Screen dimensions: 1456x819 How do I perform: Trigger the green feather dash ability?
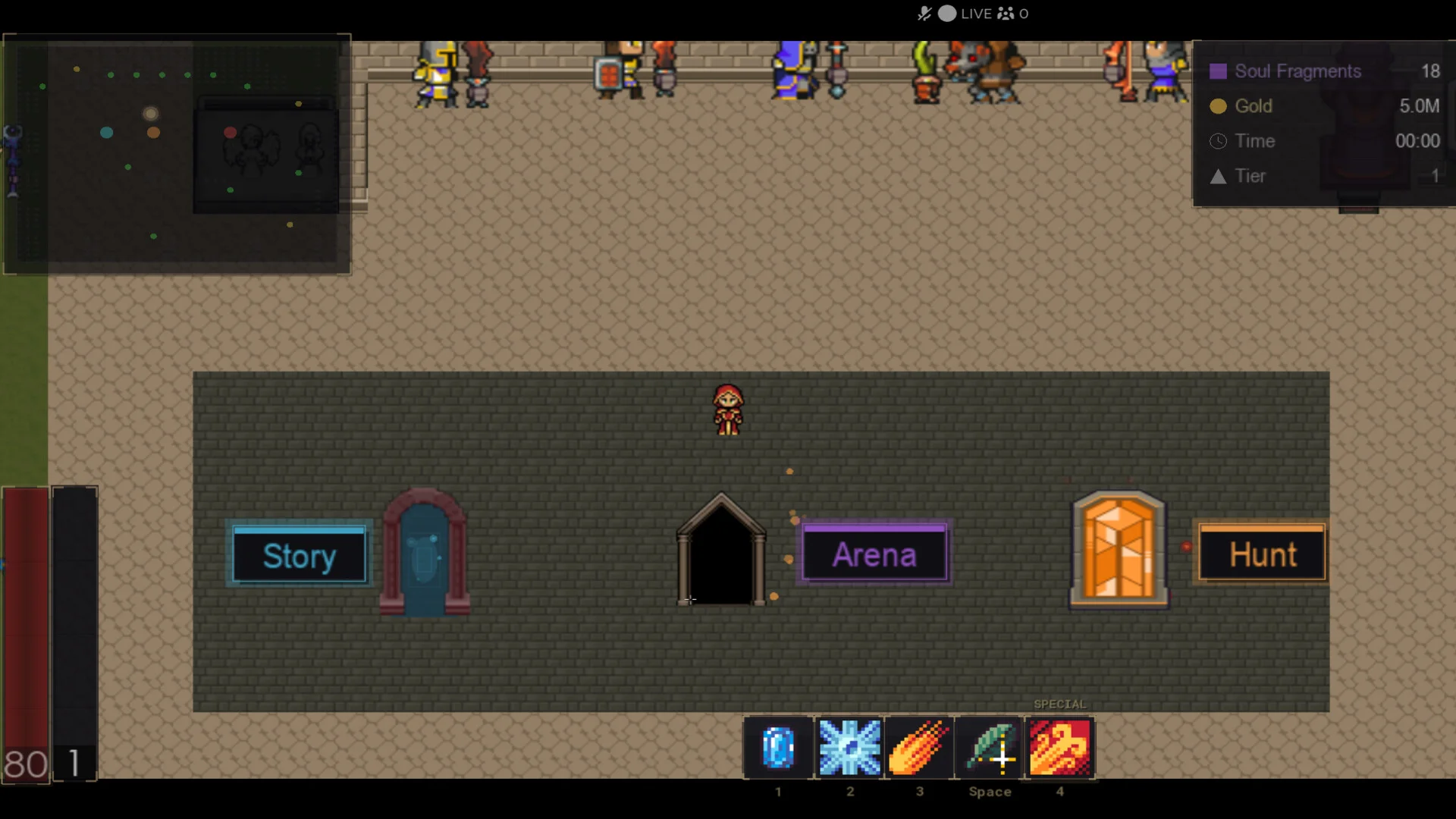(990, 748)
